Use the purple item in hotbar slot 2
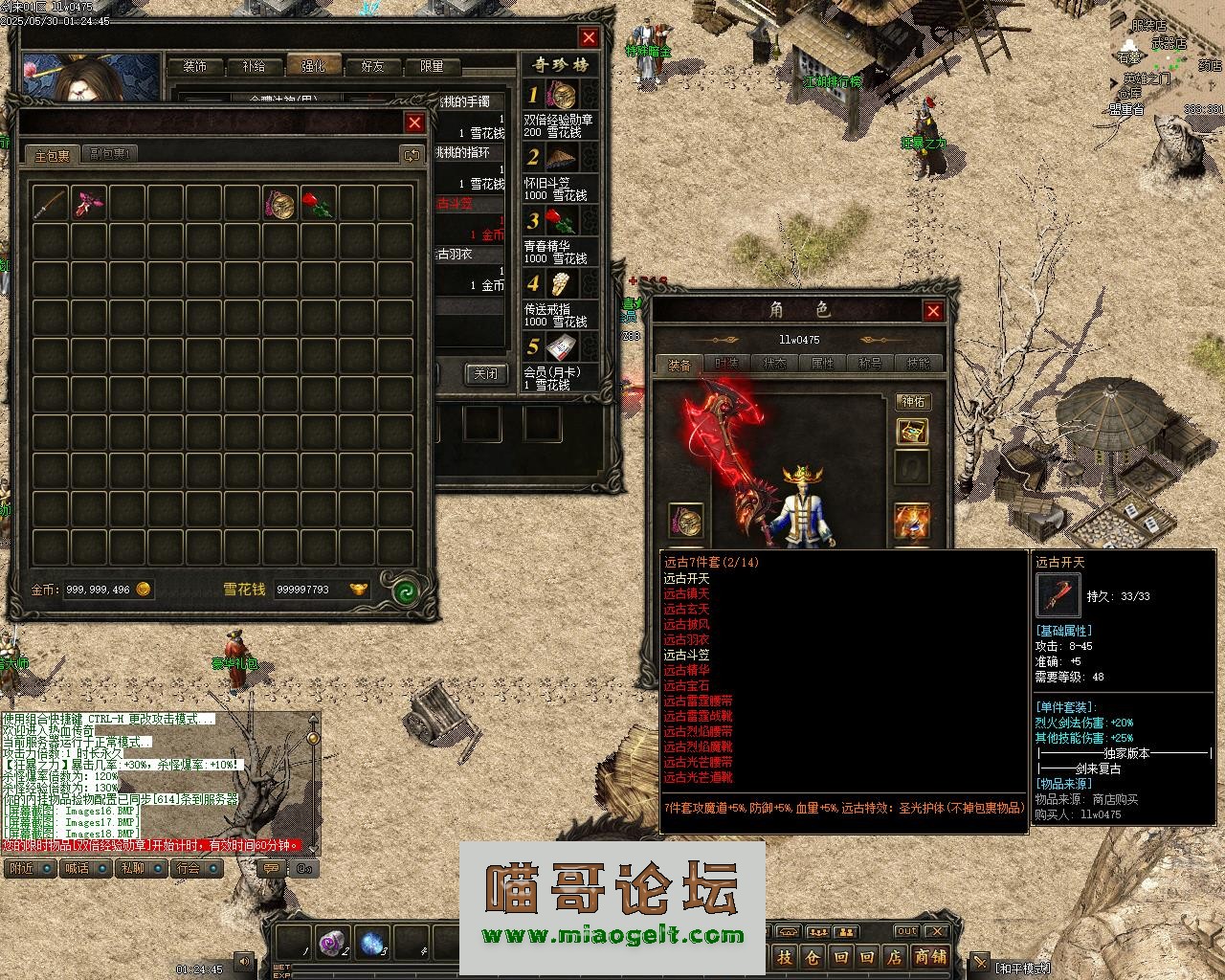The width and height of the screenshot is (1225, 980). [x=334, y=942]
